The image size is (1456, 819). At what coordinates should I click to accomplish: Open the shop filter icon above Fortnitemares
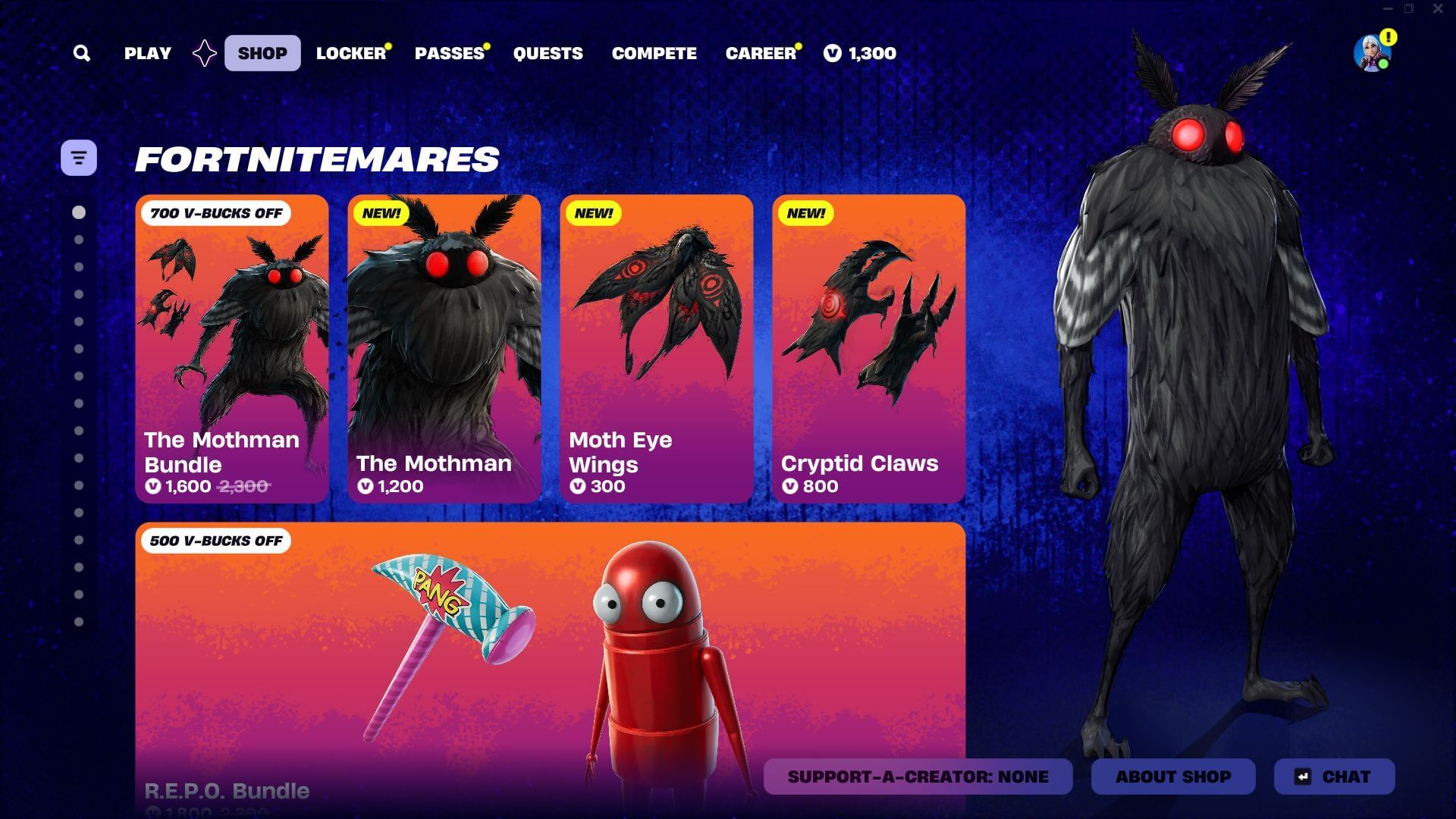click(79, 157)
